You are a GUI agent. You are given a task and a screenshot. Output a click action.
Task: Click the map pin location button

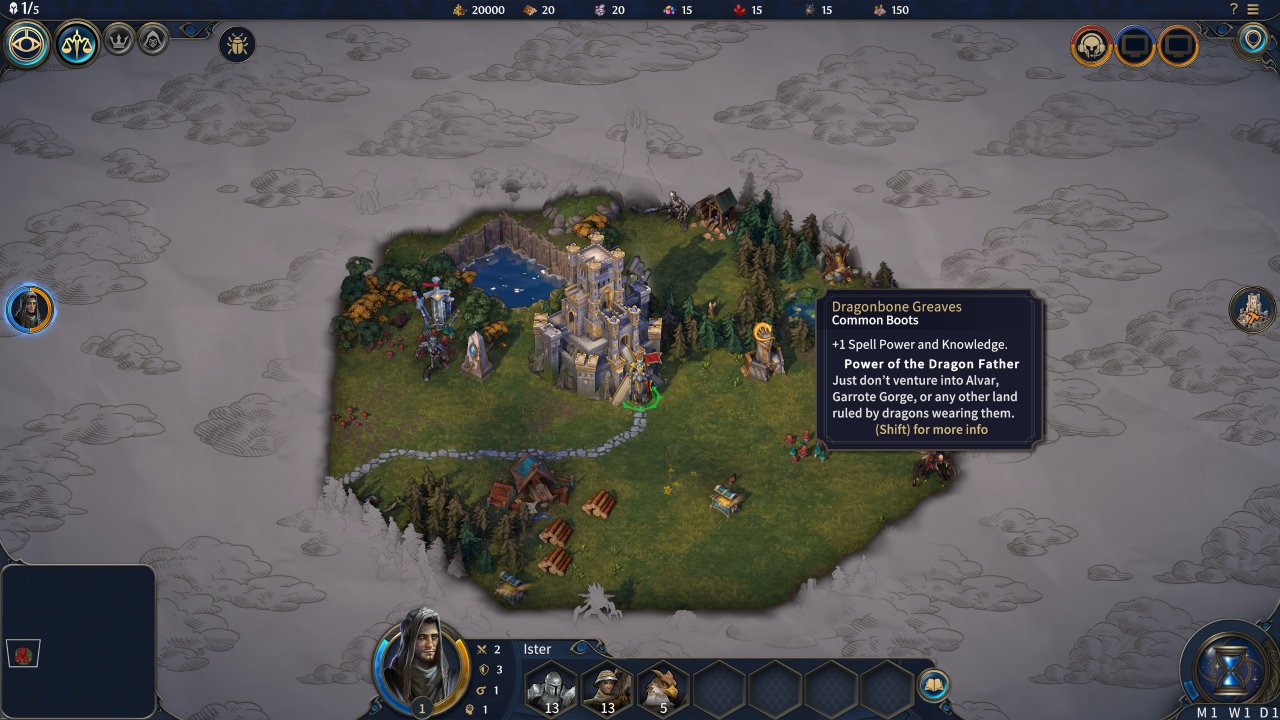(1252, 41)
